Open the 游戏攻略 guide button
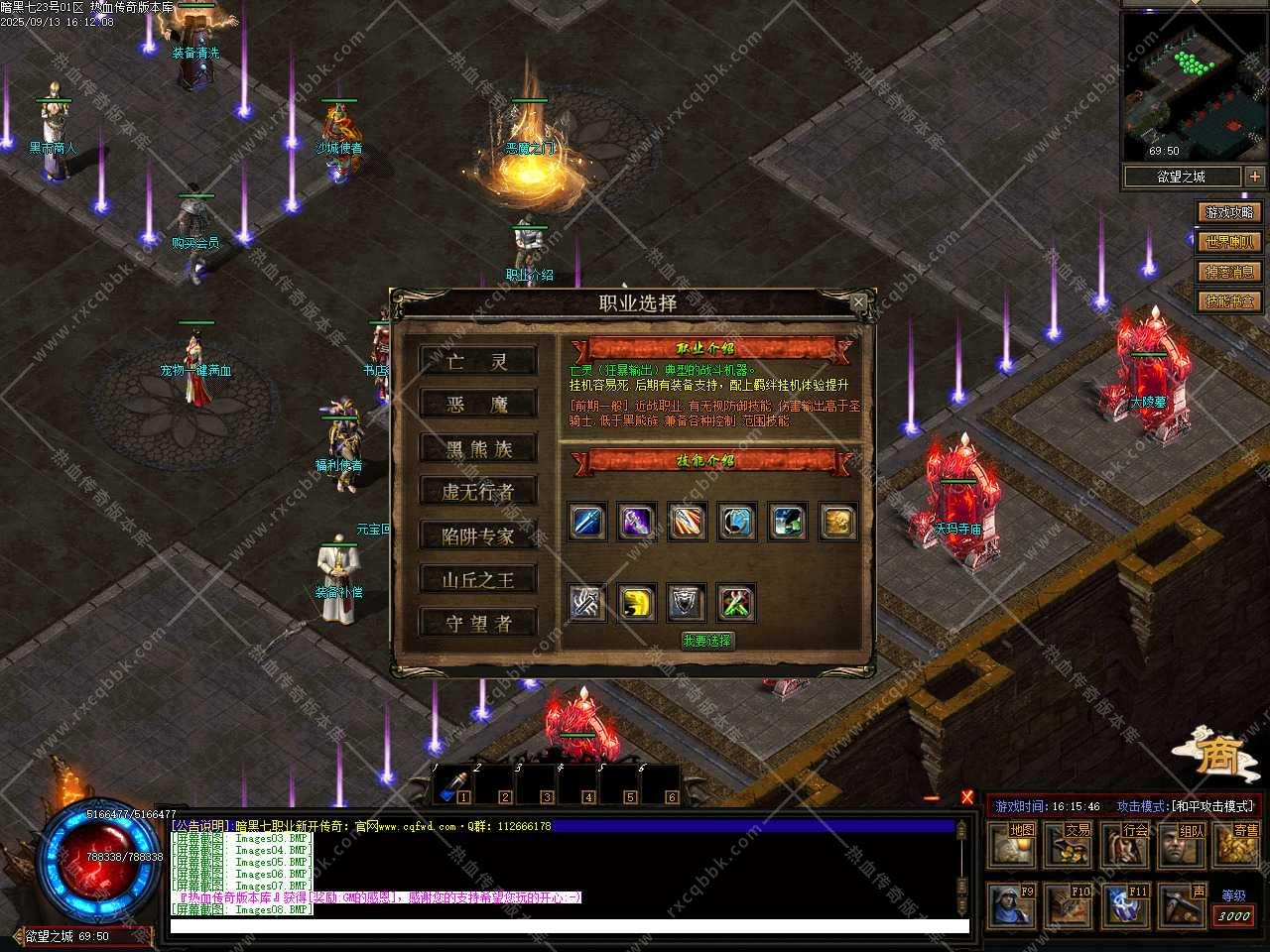 pyautogui.click(x=1229, y=212)
